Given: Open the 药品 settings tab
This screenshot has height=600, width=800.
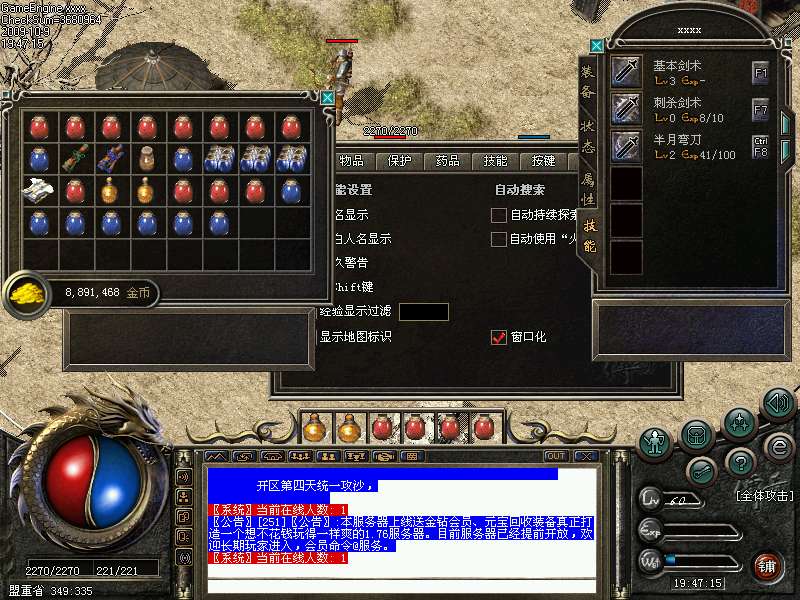Looking at the screenshot, I should point(448,161).
